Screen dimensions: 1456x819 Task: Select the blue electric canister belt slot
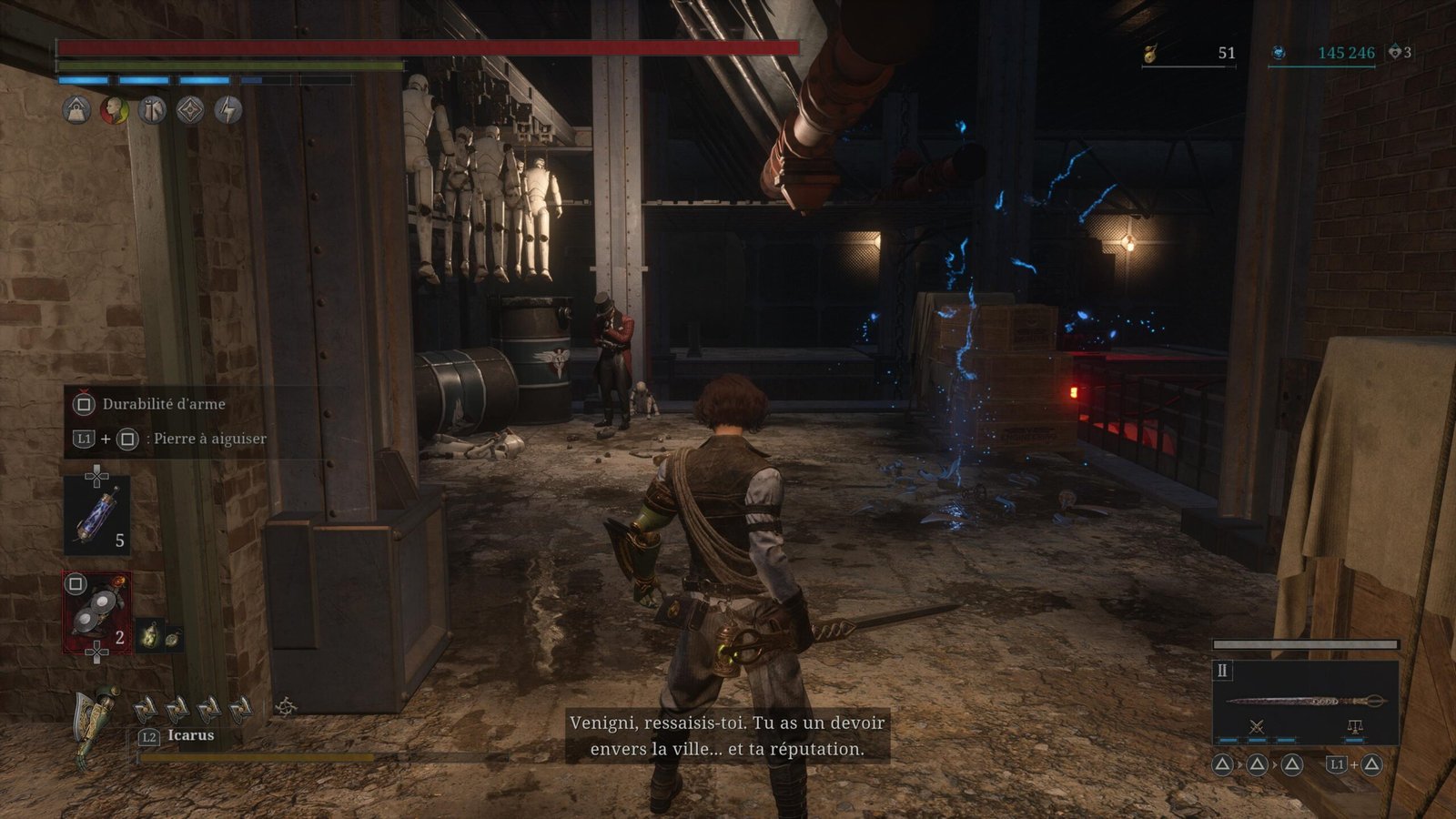click(x=97, y=516)
